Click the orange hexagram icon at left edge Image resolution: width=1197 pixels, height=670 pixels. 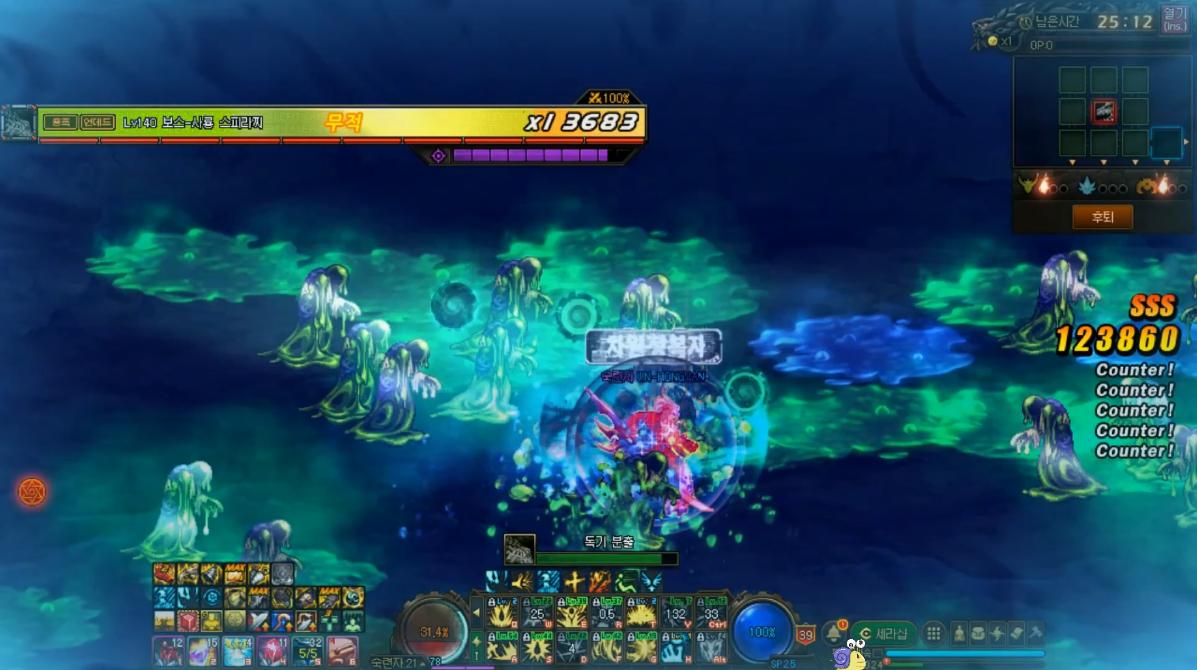tap(32, 491)
